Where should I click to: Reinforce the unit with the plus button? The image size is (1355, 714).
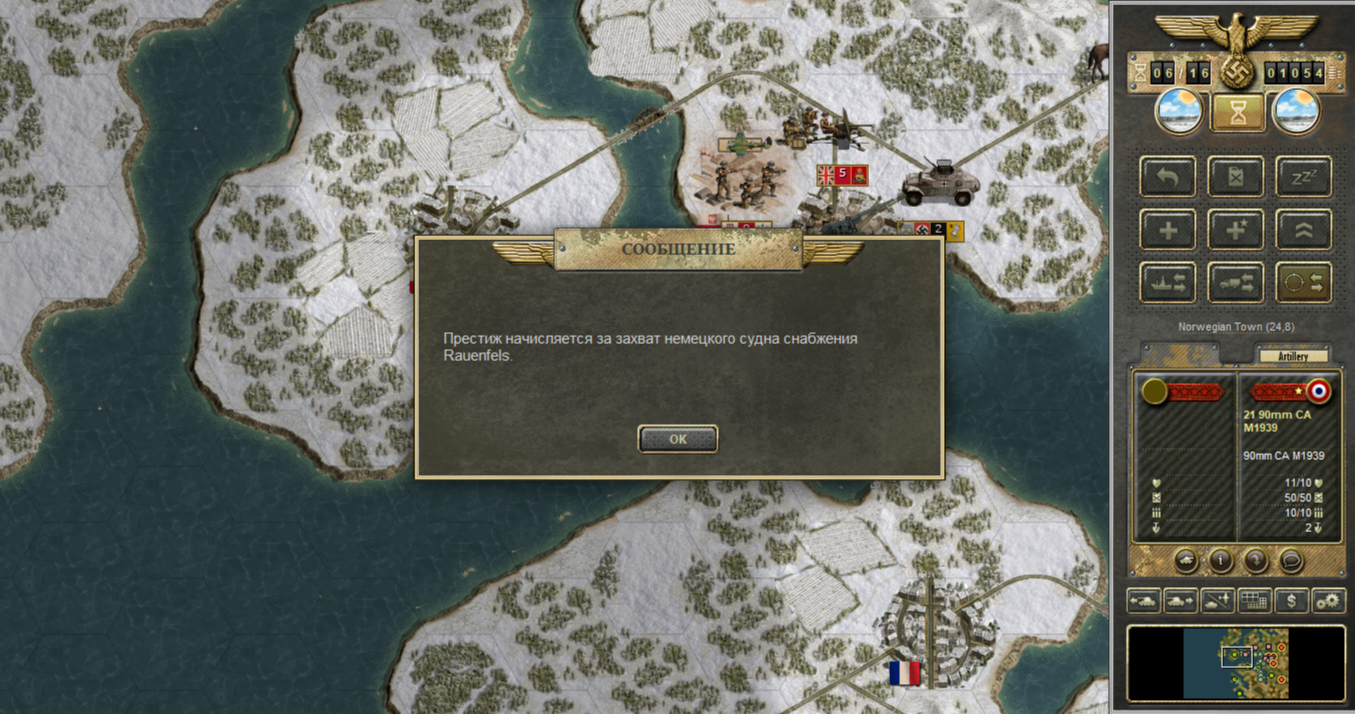tap(1168, 230)
